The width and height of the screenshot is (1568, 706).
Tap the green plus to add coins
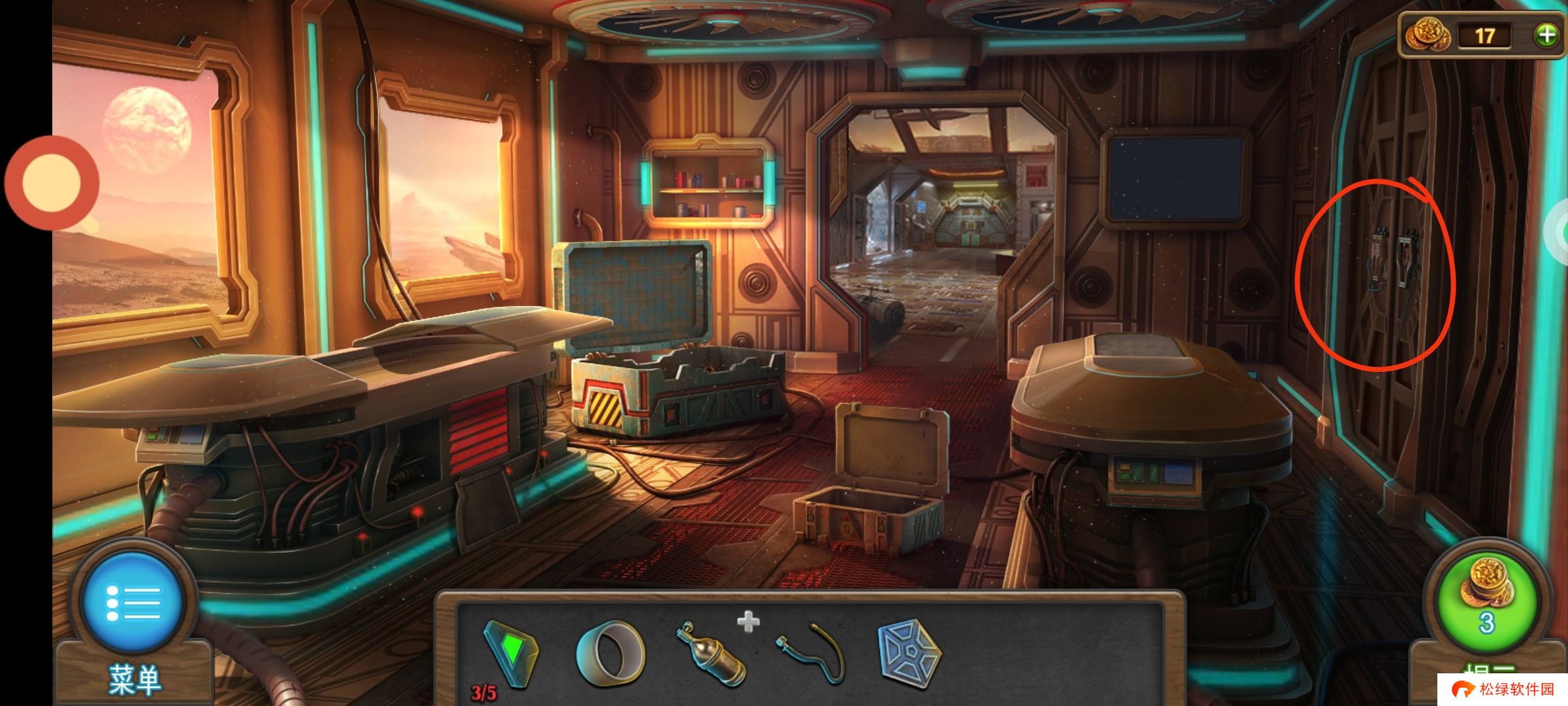tap(1546, 35)
